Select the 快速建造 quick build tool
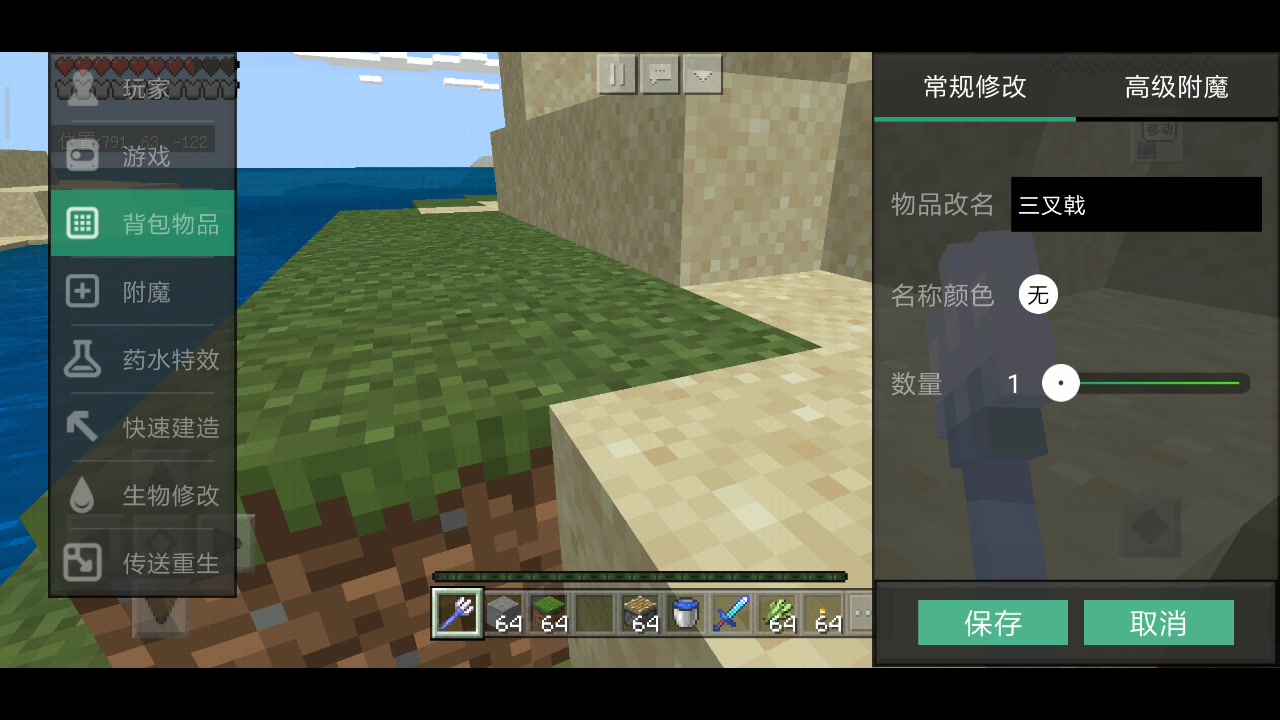The width and height of the screenshot is (1280, 720). (x=143, y=427)
